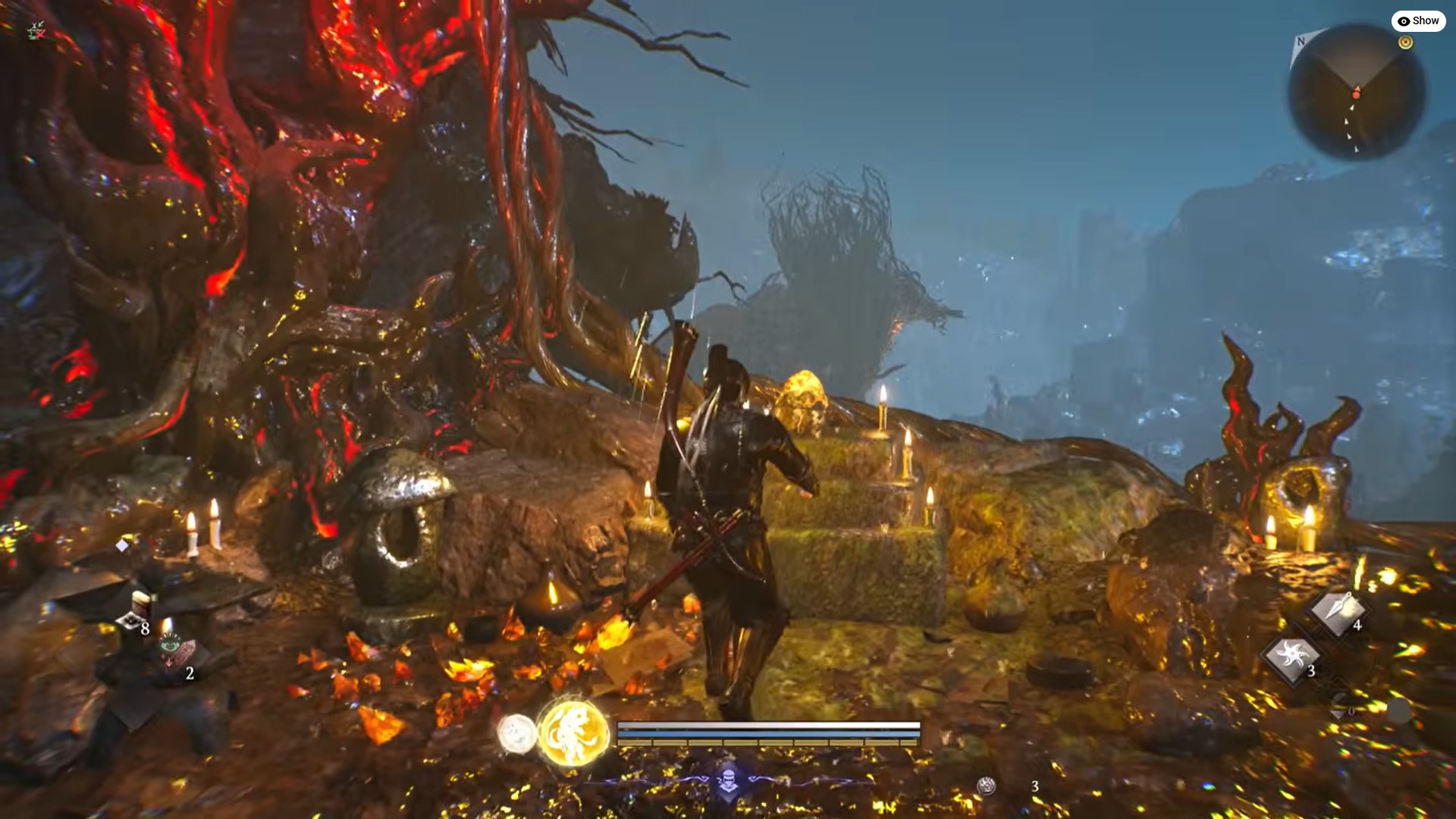Click the gold coin marker above the compass
This screenshot has width=1456, height=819.
tap(1405, 42)
